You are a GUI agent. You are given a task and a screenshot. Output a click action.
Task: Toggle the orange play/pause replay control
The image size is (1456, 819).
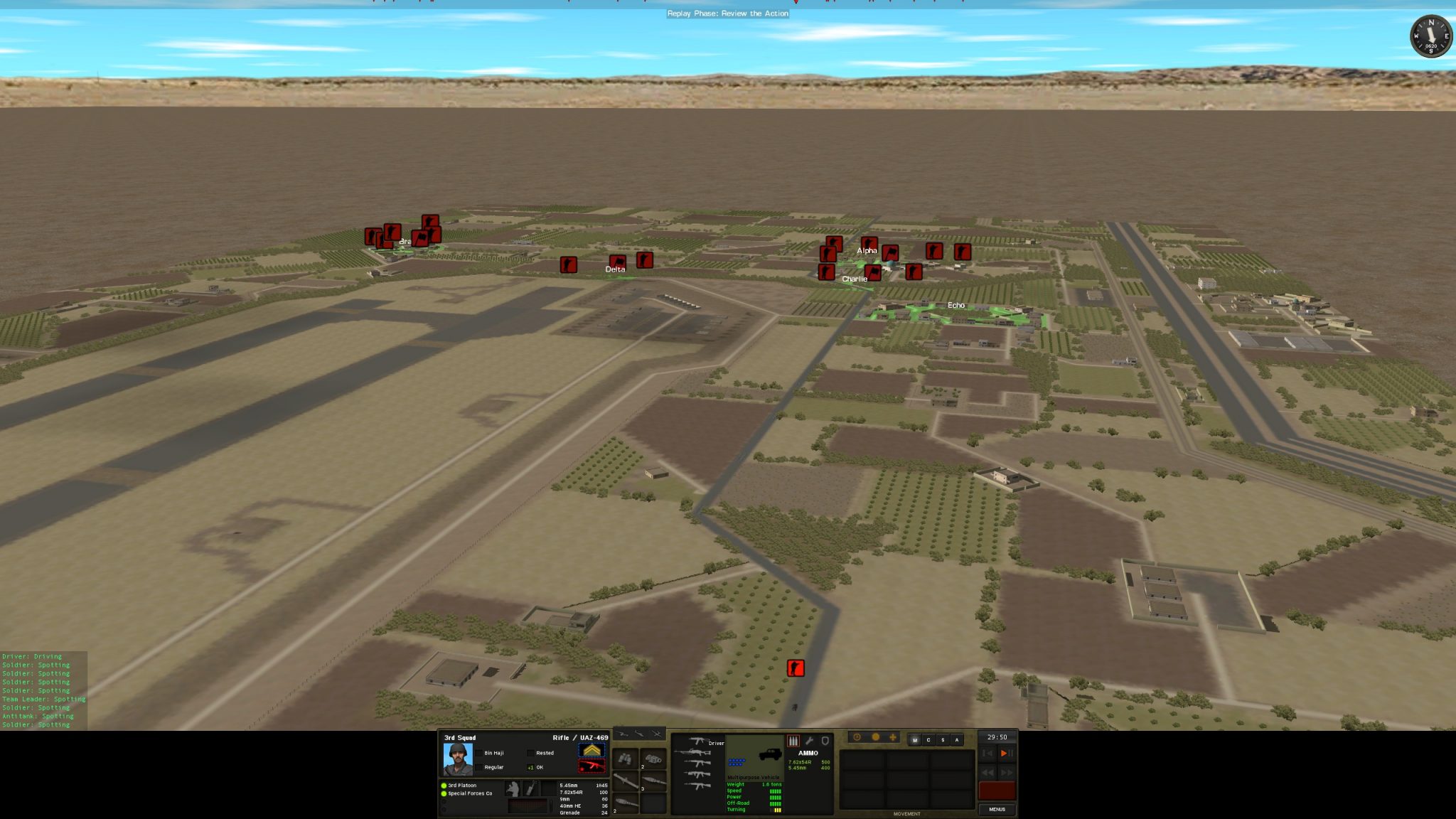point(1006,754)
